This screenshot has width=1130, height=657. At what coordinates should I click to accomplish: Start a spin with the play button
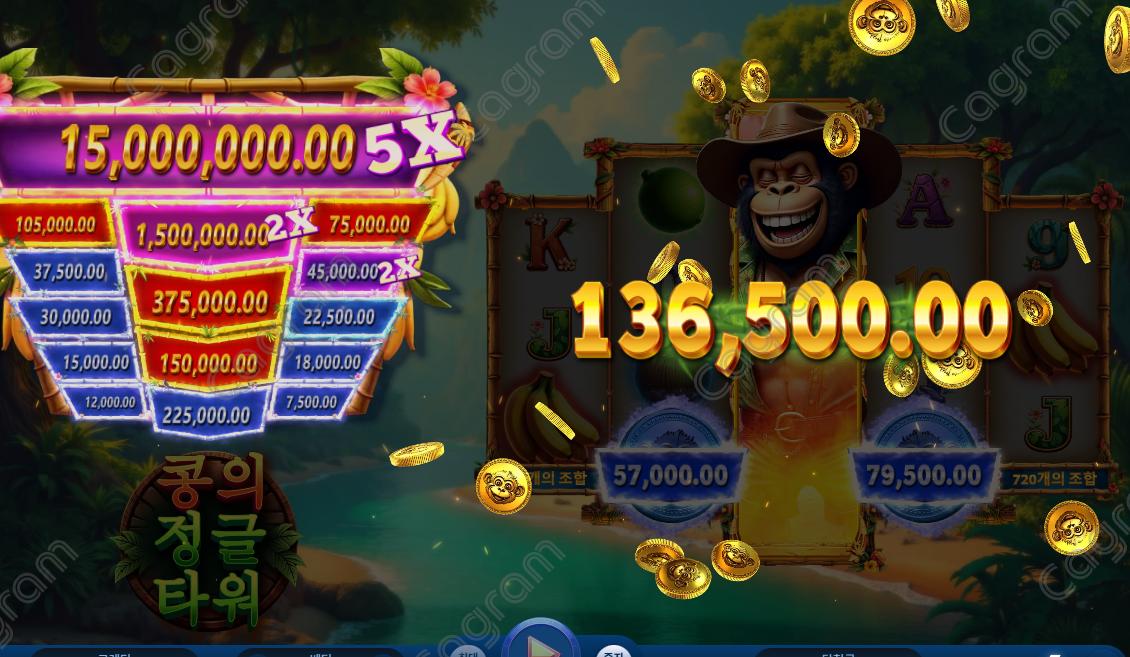(541, 643)
